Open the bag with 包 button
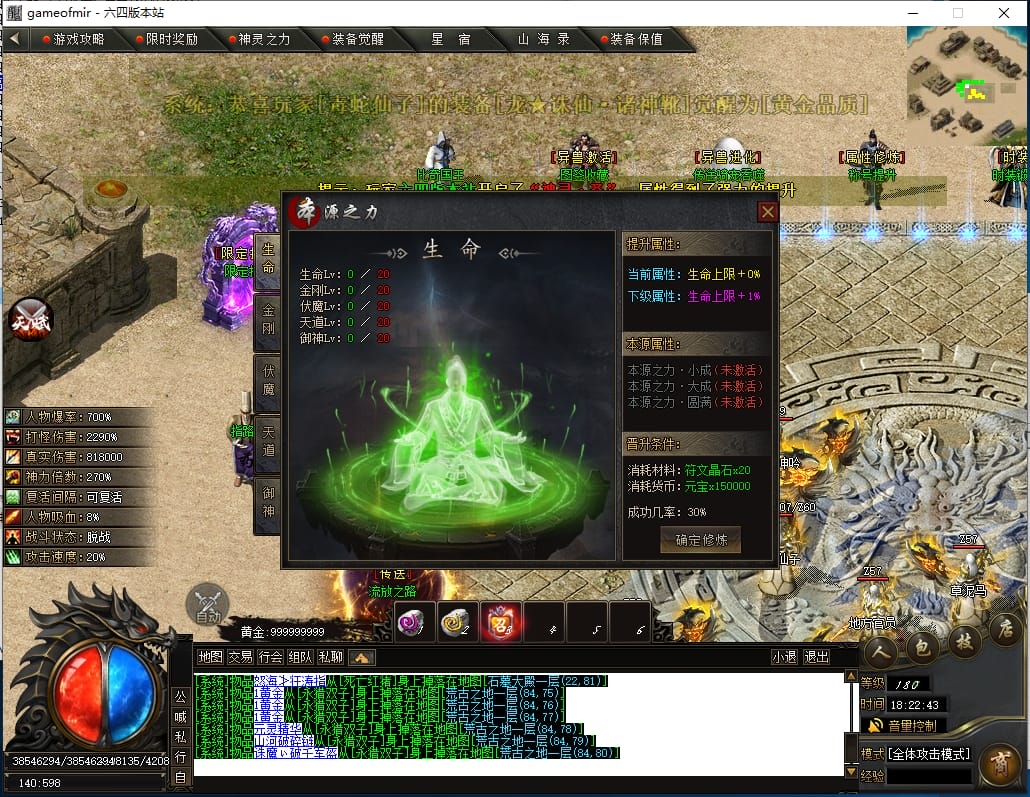Image resolution: width=1030 pixels, height=797 pixels. pos(923,647)
